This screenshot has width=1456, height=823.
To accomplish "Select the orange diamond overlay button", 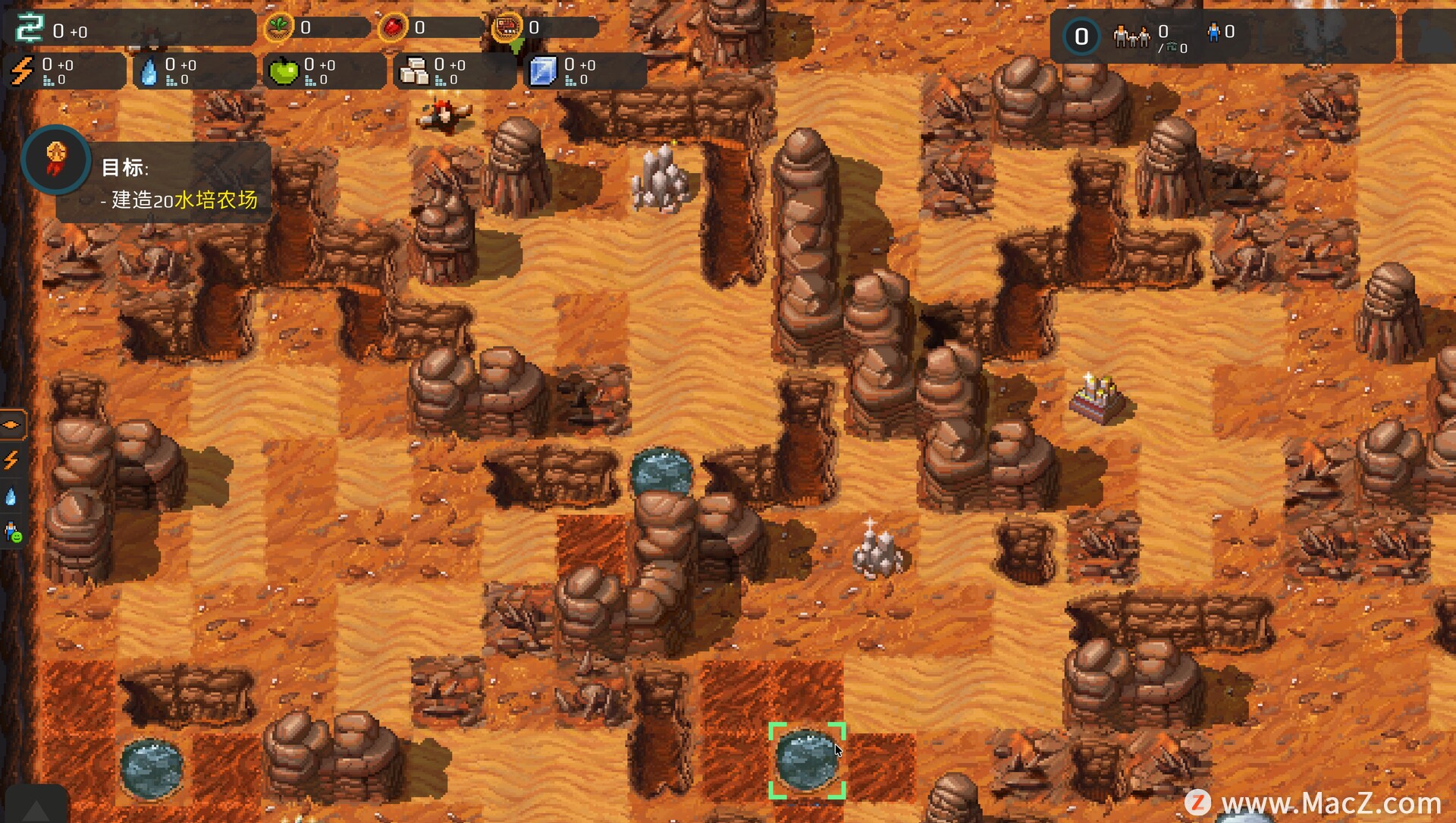I will pyautogui.click(x=12, y=425).
